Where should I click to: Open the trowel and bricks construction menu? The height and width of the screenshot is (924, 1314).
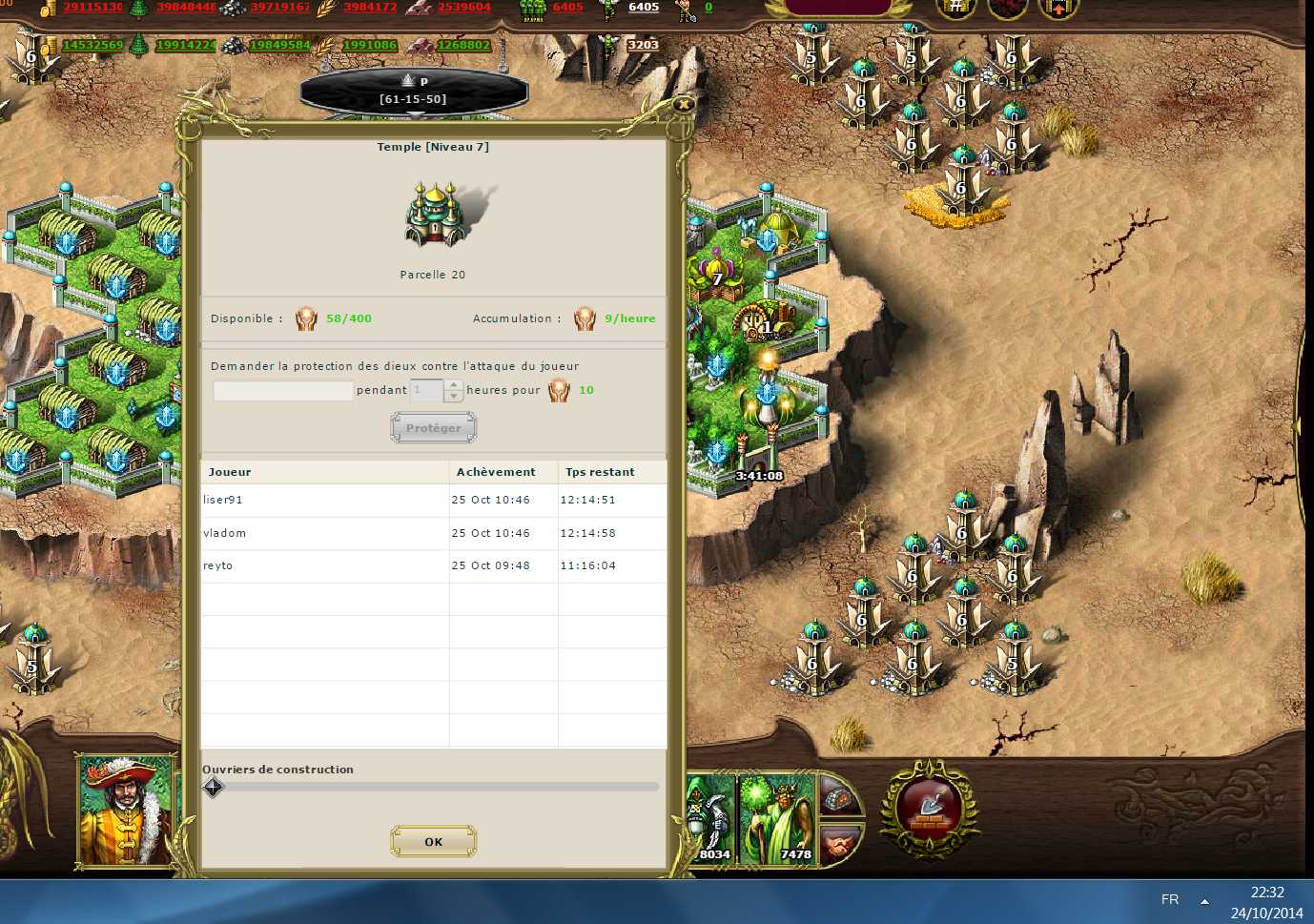[929, 810]
